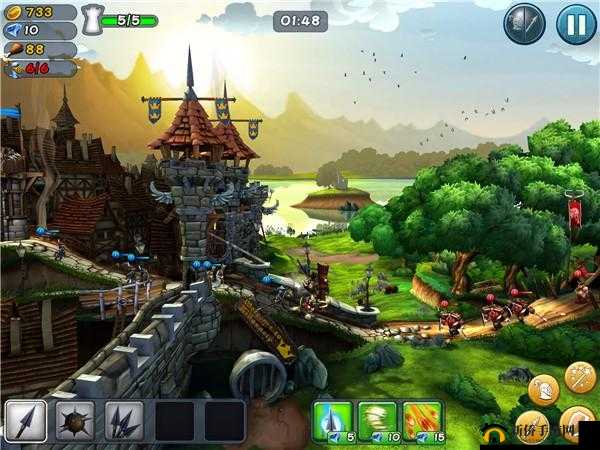600x450 pixels.
Task: Activate the whirlwind spell costing 10
Action: point(378,420)
